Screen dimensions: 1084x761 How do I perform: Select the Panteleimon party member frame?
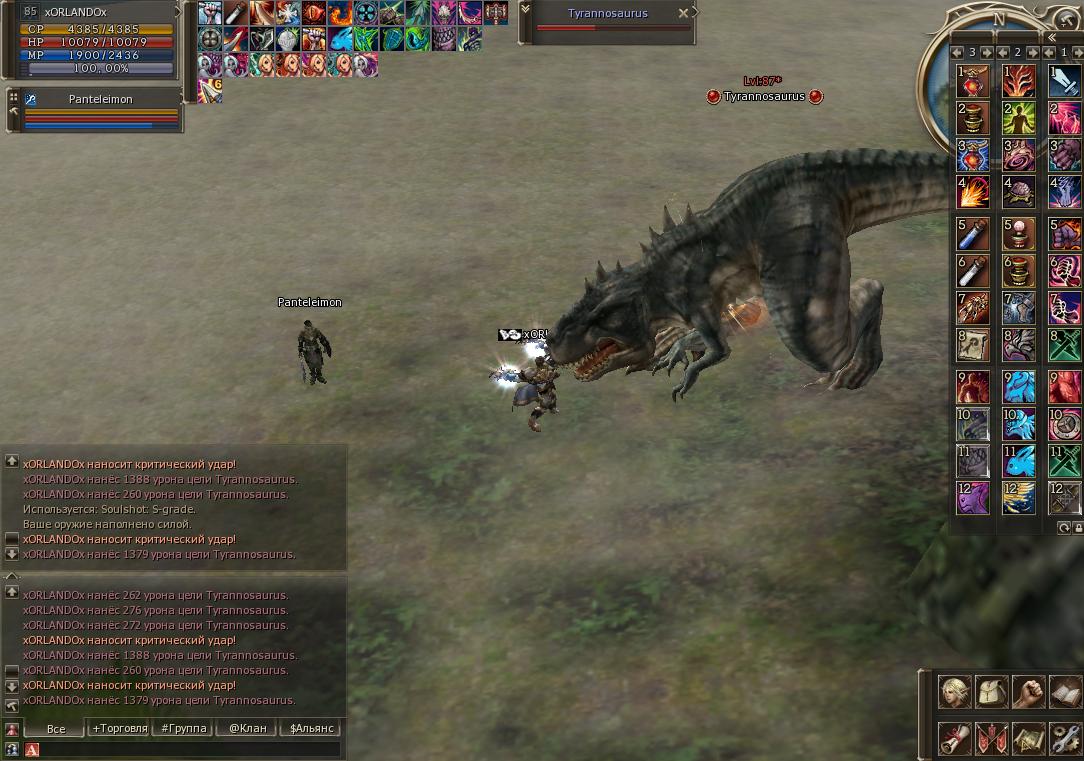(x=100, y=110)
